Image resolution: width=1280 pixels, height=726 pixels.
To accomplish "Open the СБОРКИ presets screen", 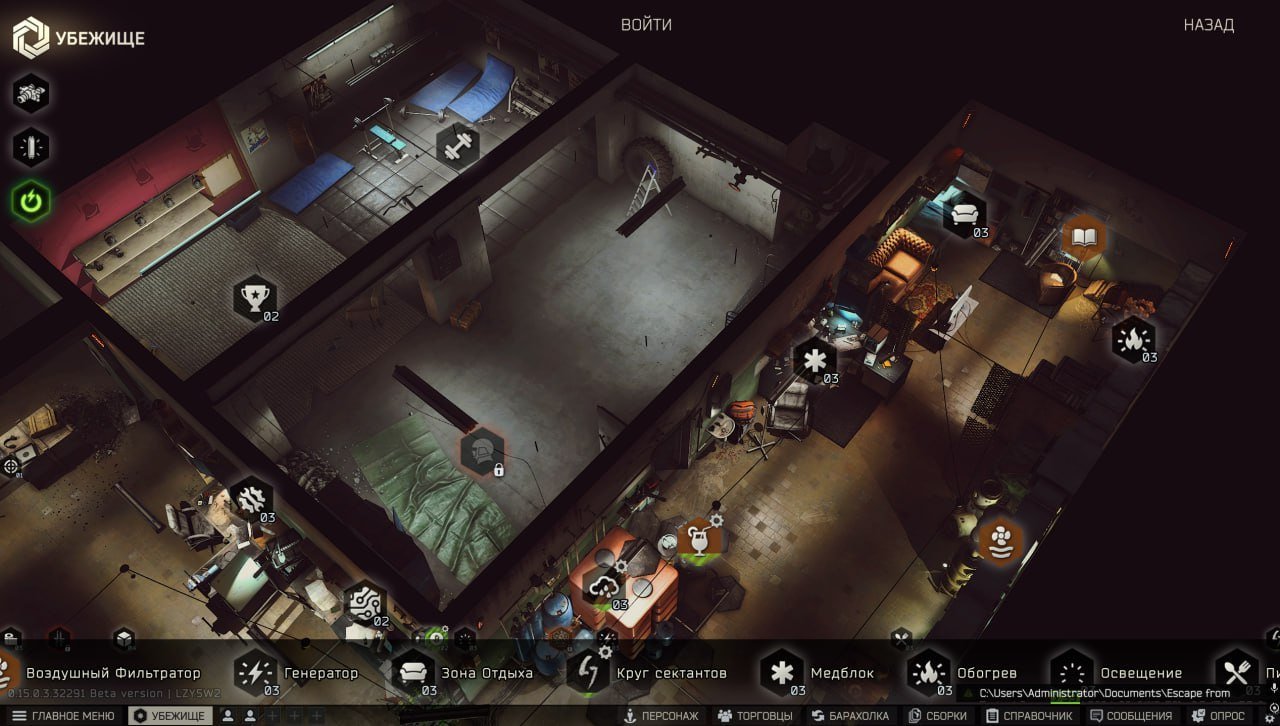I will [x=938, y=716].
